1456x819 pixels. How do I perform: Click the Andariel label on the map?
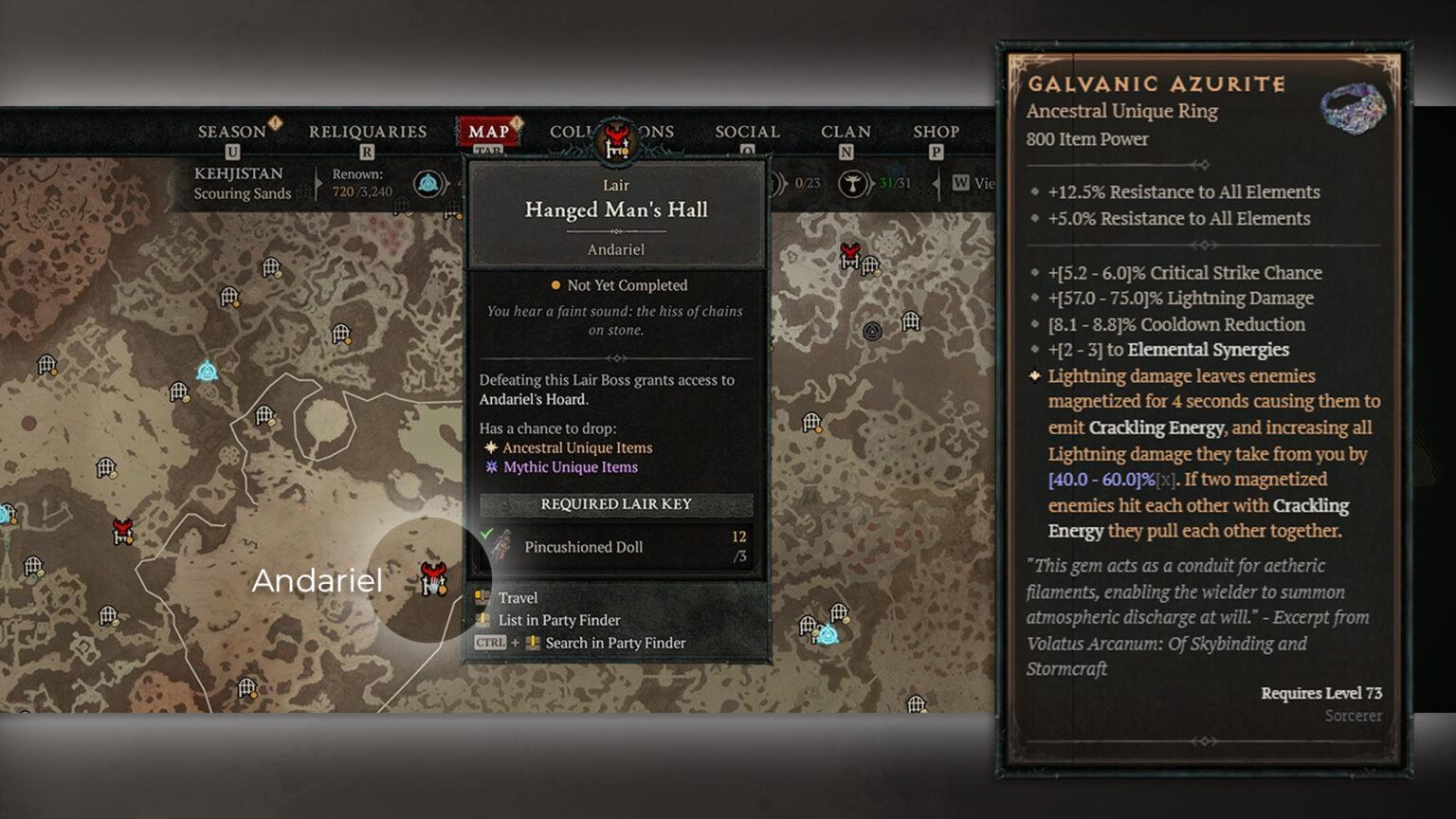point(318,580)
